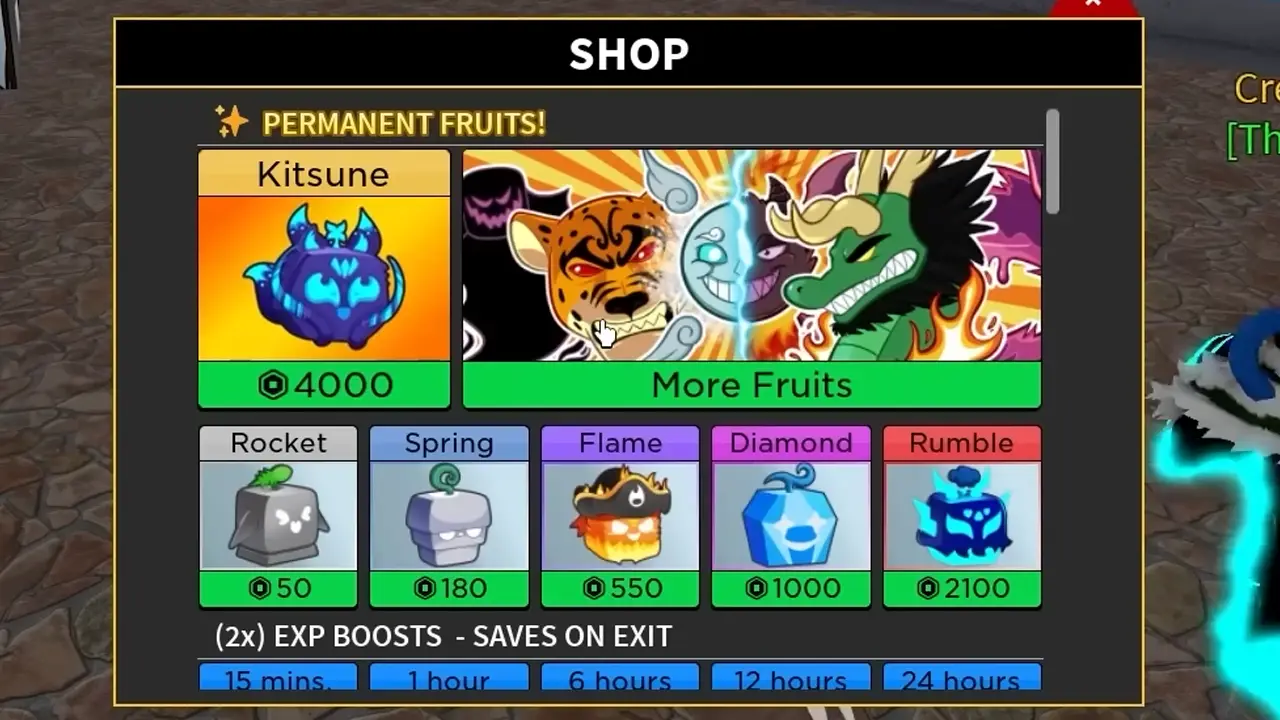Select the Flame fruit icon
1280x720 pixels.
[620, 515]
